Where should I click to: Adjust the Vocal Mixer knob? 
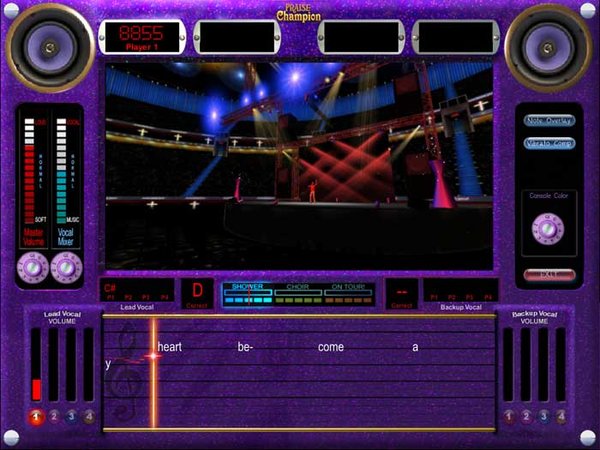(66, 266)
